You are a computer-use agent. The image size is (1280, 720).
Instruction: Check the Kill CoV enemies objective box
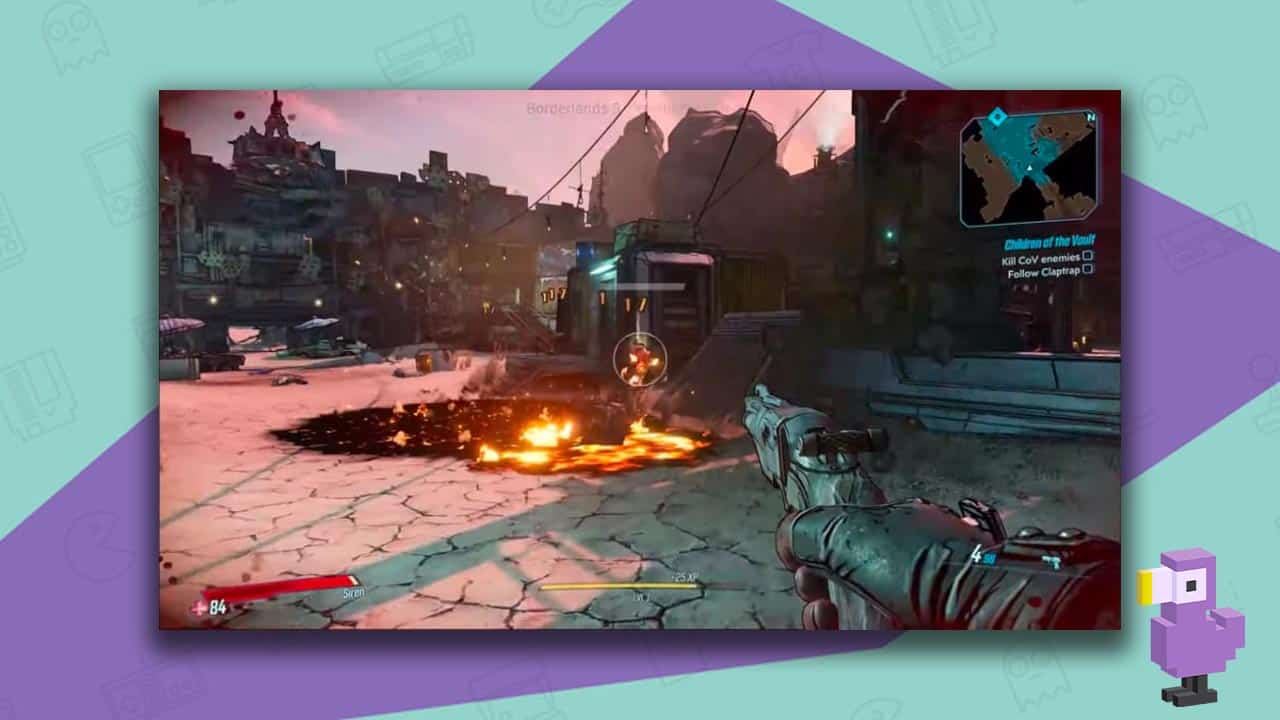point(1087,258)
